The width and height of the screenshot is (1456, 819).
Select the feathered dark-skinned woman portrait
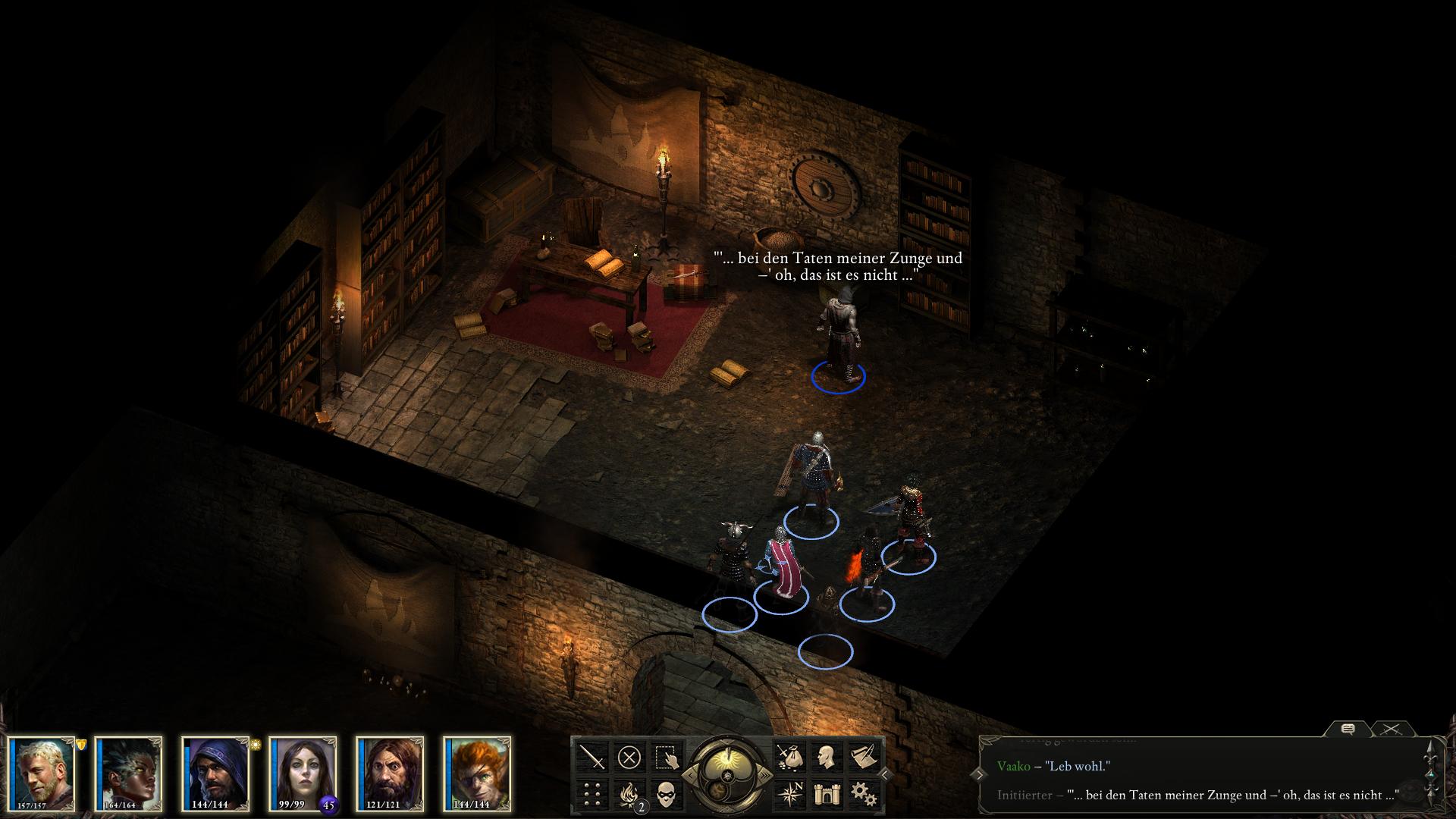129,772
